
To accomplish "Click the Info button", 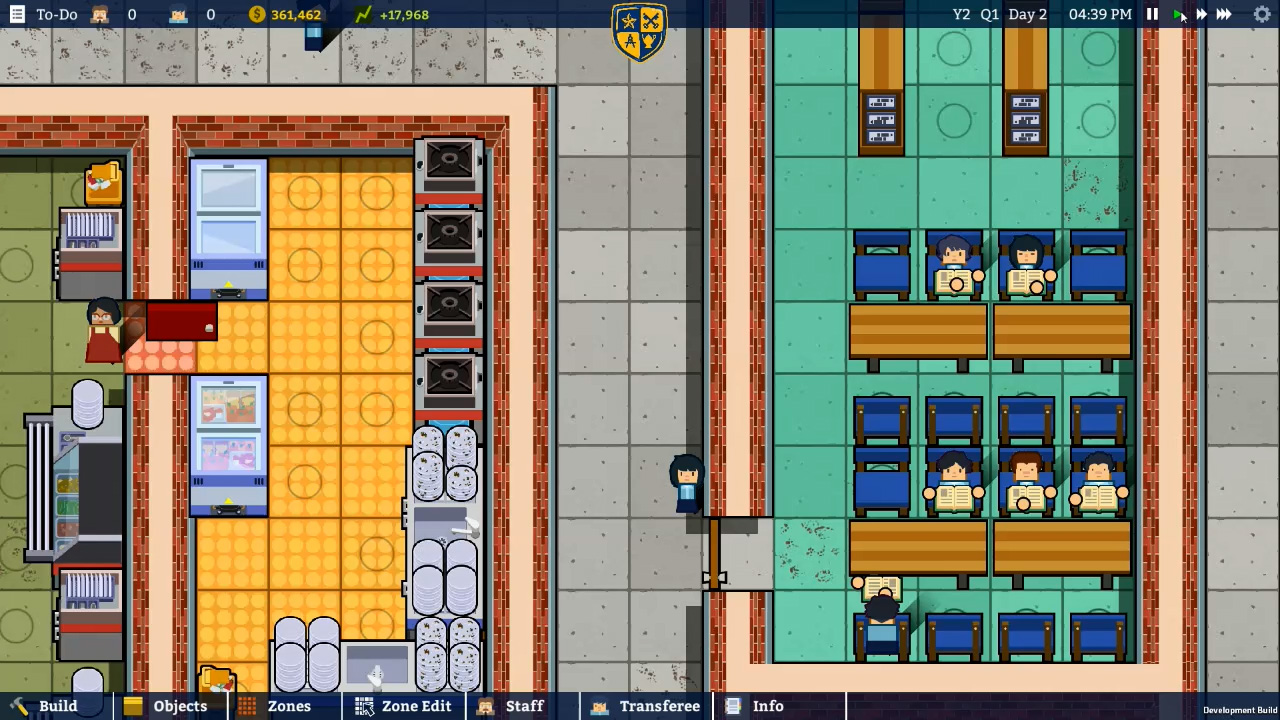I will 755,706.
